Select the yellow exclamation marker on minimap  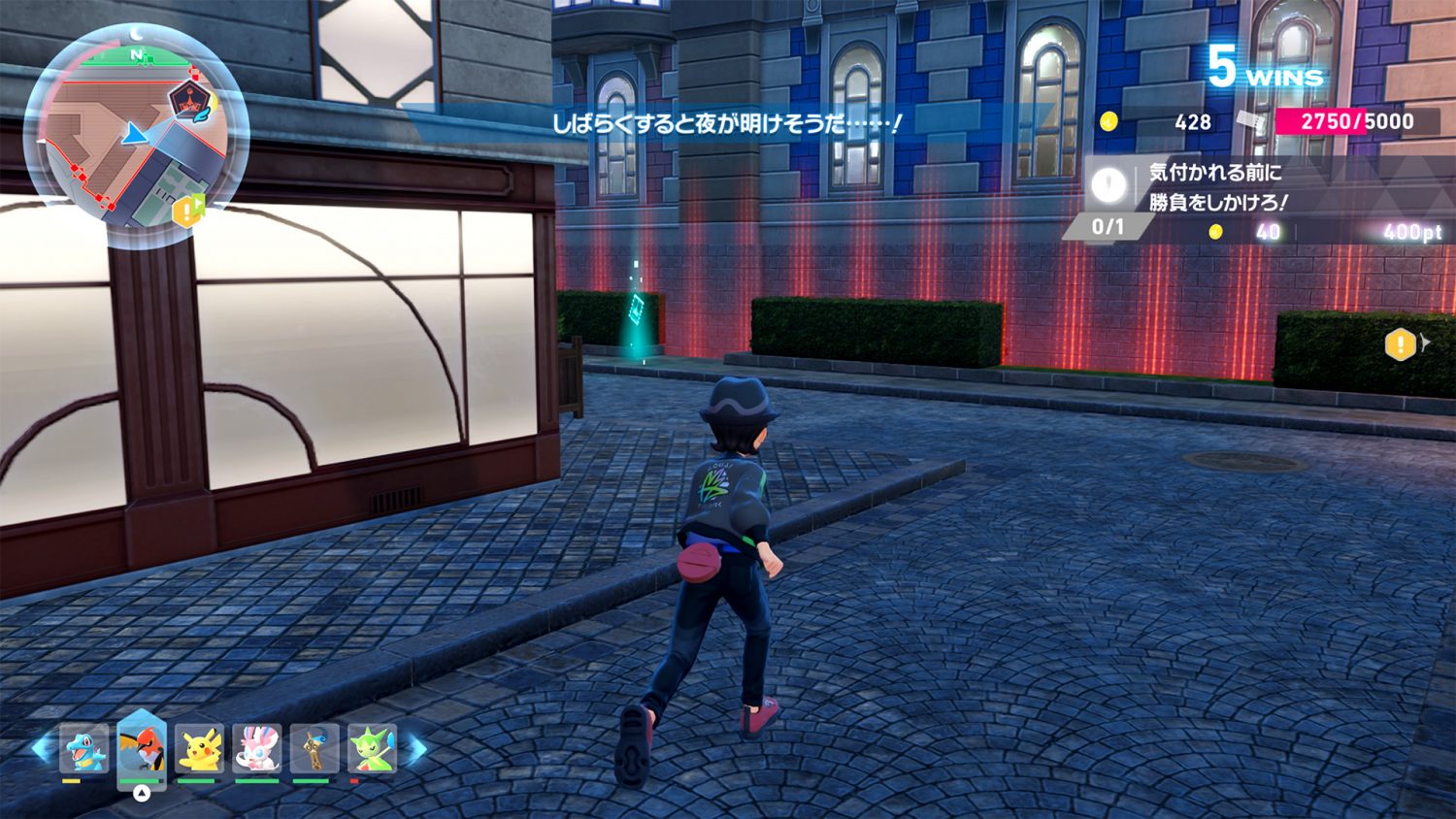(186, 211)
